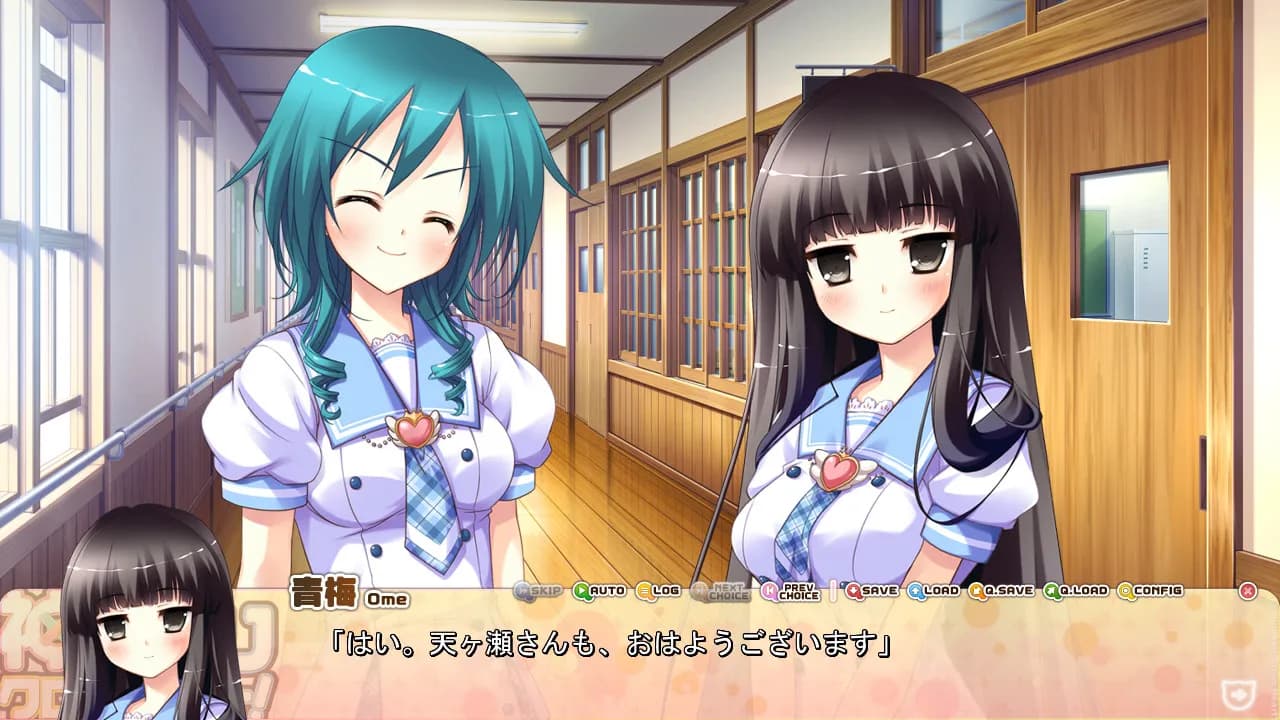Return to PREV CHOICE
This screenshot has height=720, width=1280.
click(x=790, y=591)
